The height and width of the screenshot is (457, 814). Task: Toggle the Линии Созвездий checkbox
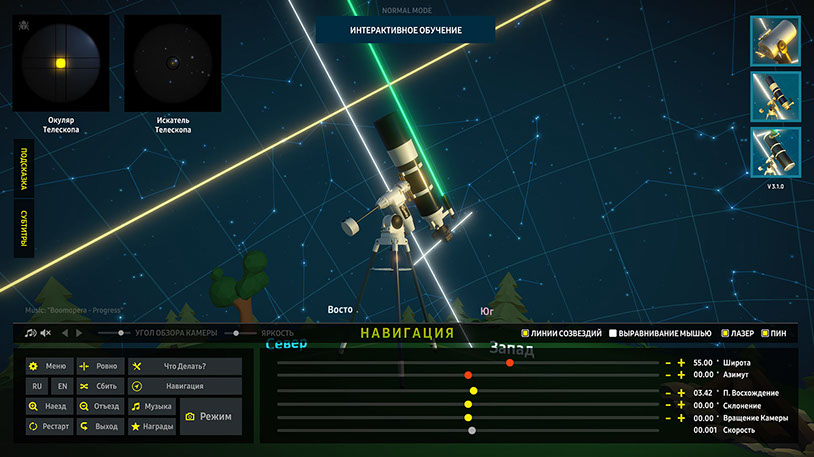(526, 333)
